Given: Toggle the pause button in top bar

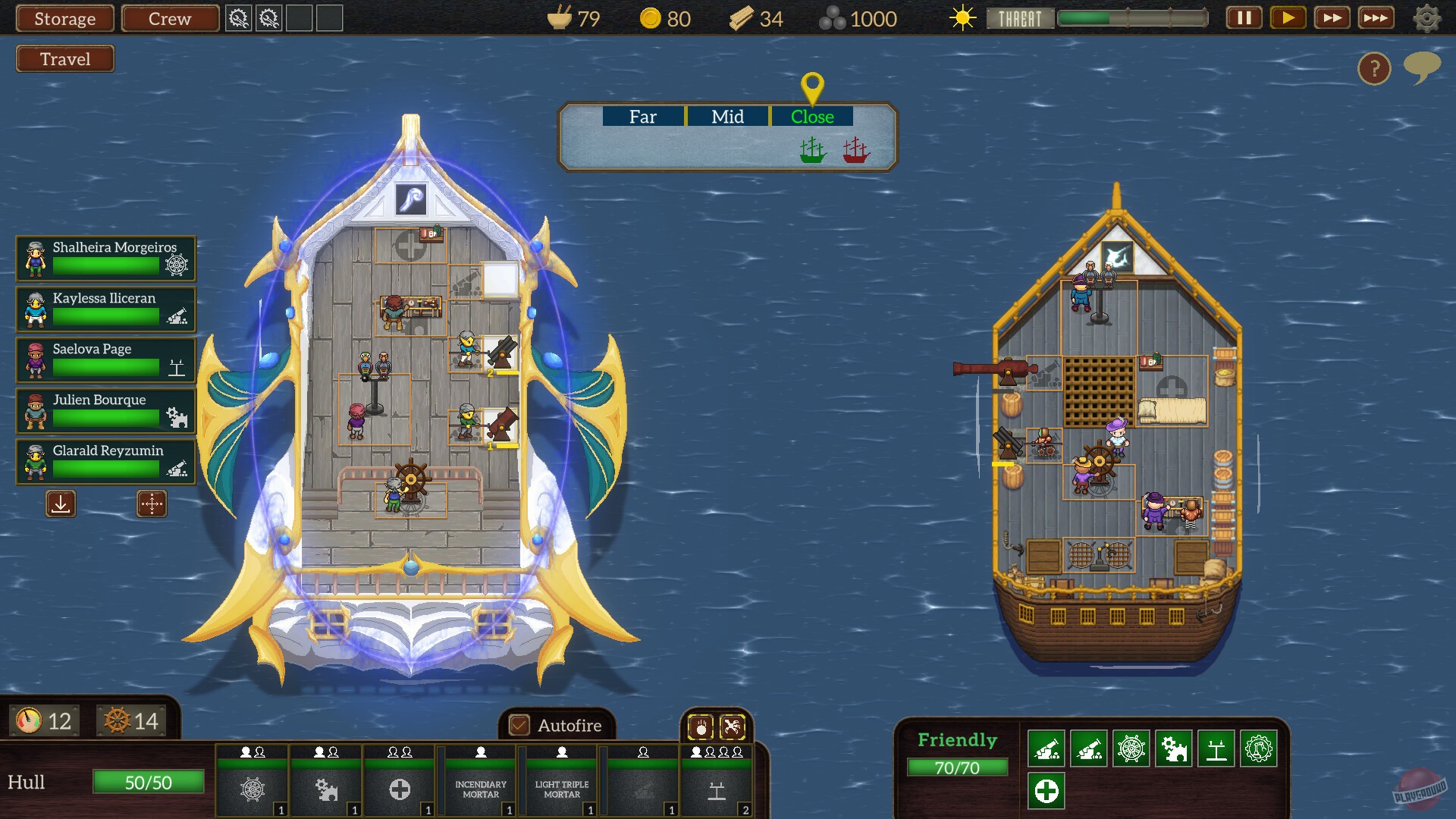Looking at the screenshot, I should pos(1243,18).
